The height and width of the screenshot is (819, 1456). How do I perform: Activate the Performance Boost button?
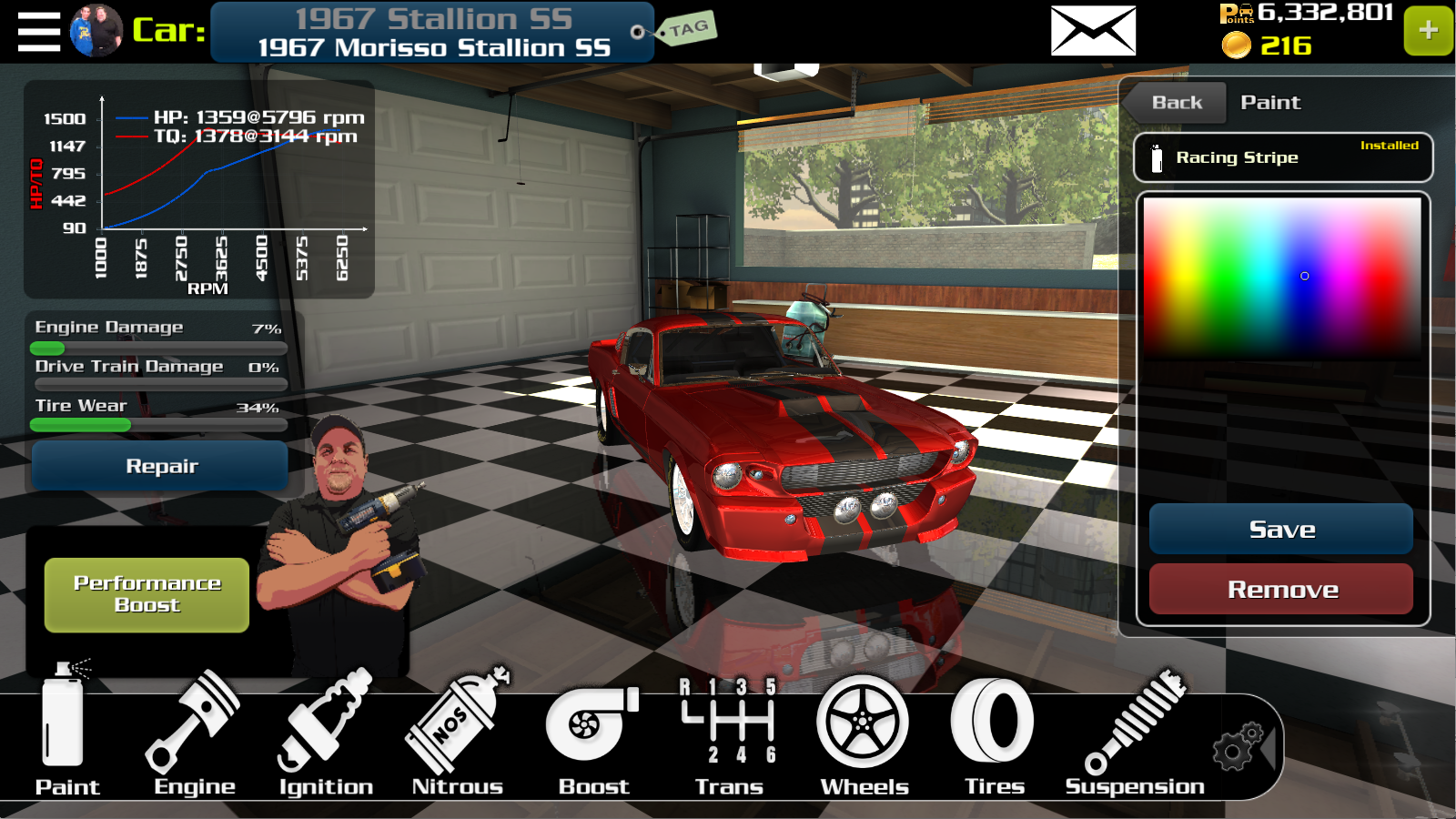pos(147,594)
